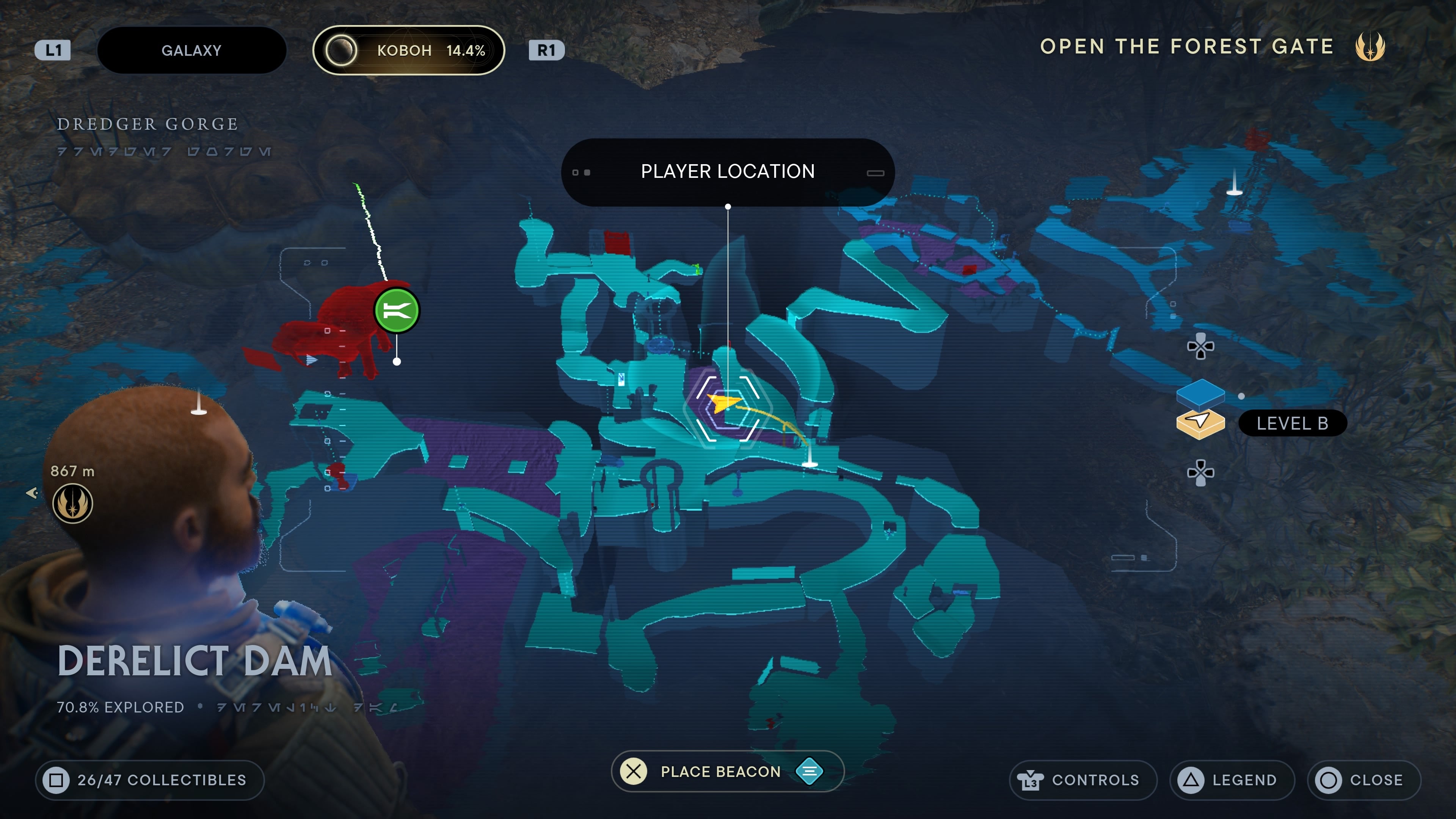The height and width of the screenshot is (819, 1456).
Task: Click the Jedi objective distance marker
Action: pyautogui.click(x=72, y=503)
